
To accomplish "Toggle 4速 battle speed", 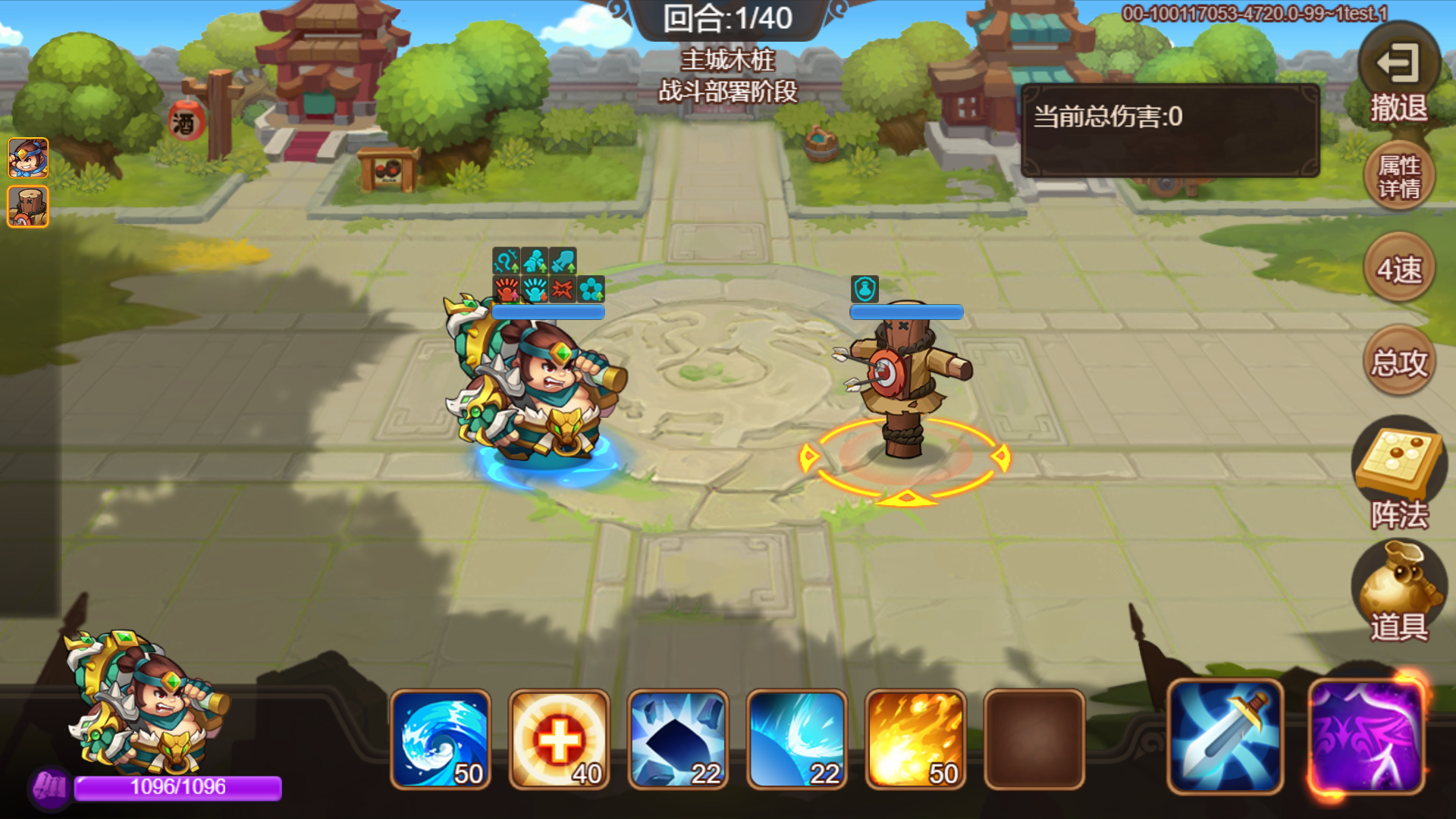I will click(x=1399, y=270).
